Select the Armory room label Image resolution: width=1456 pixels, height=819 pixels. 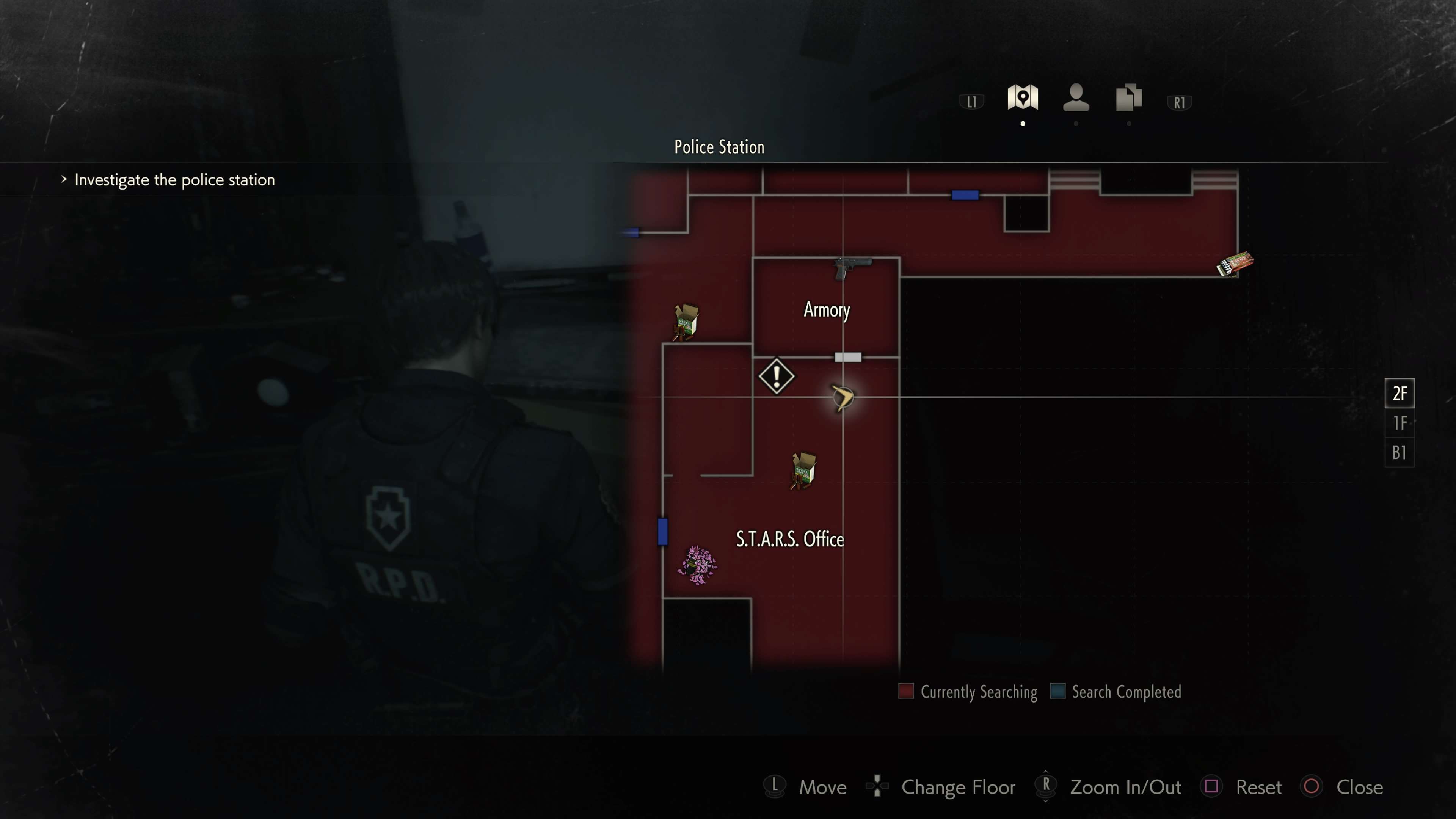click(826, 310)
